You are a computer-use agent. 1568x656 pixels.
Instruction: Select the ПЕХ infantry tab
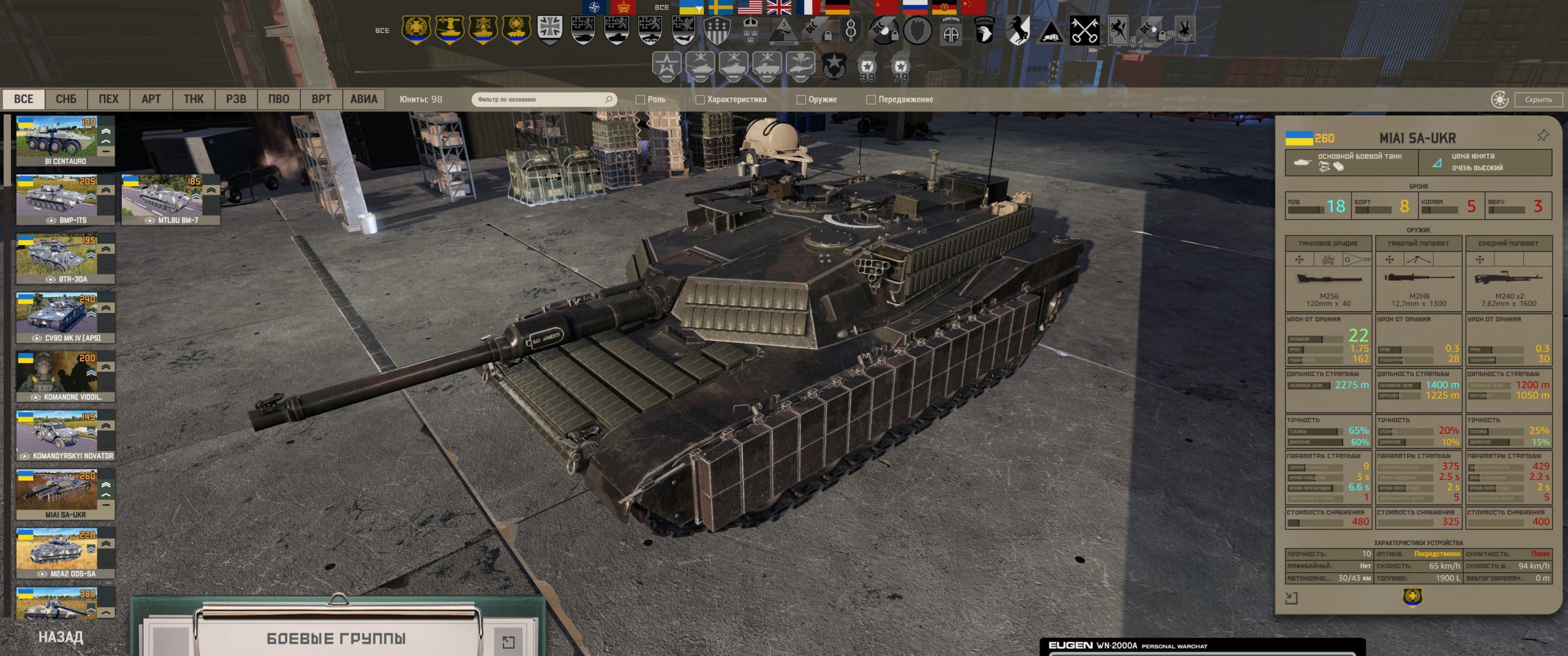point(108,99)
